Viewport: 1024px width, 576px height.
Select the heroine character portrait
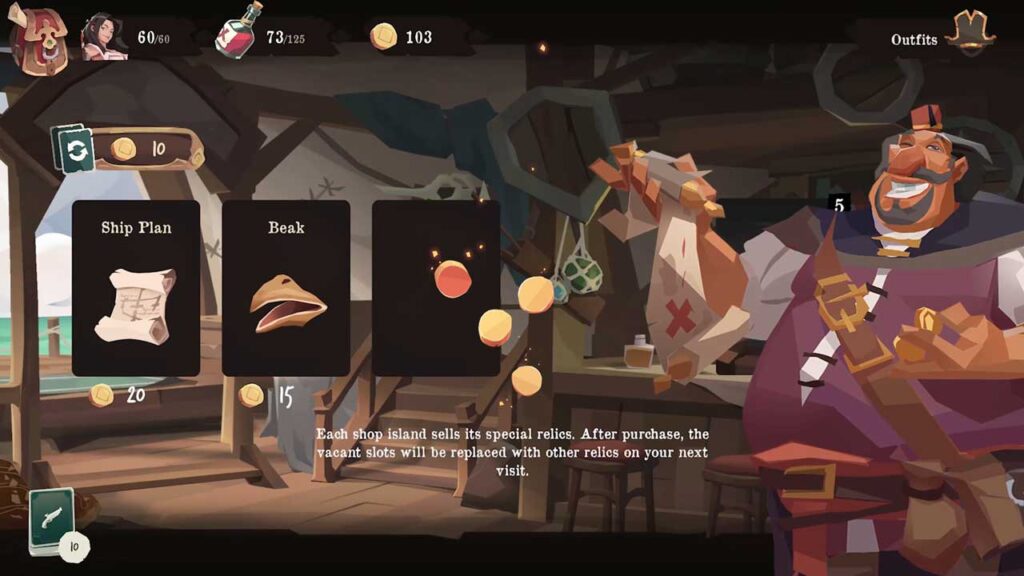pyautogui.click(x=104, y=37)
